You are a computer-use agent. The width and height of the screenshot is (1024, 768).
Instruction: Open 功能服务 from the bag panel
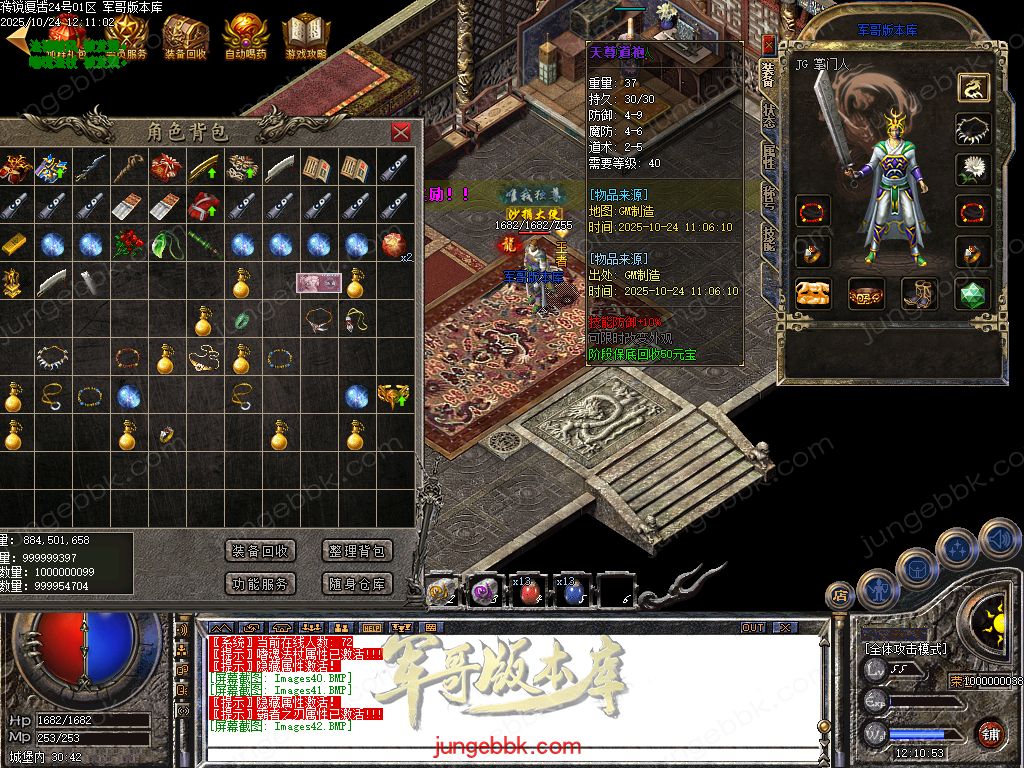pos(260,584)
